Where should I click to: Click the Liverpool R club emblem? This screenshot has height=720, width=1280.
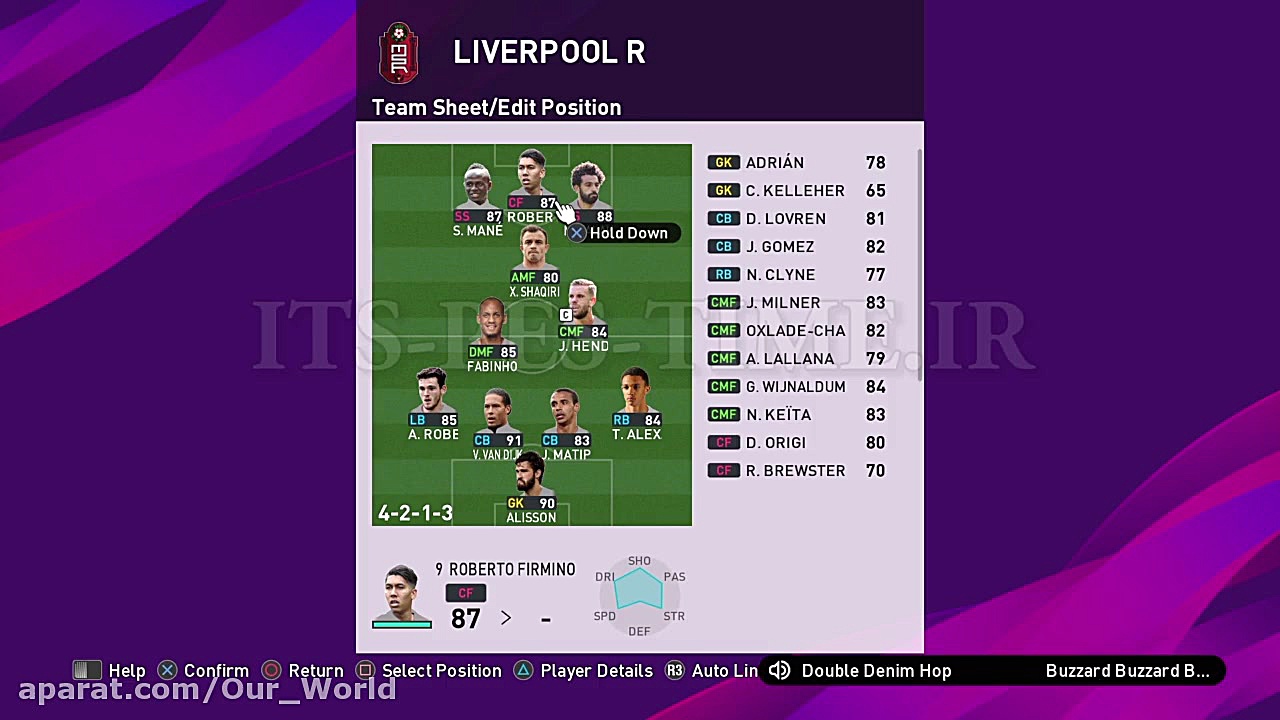[399, 53]
